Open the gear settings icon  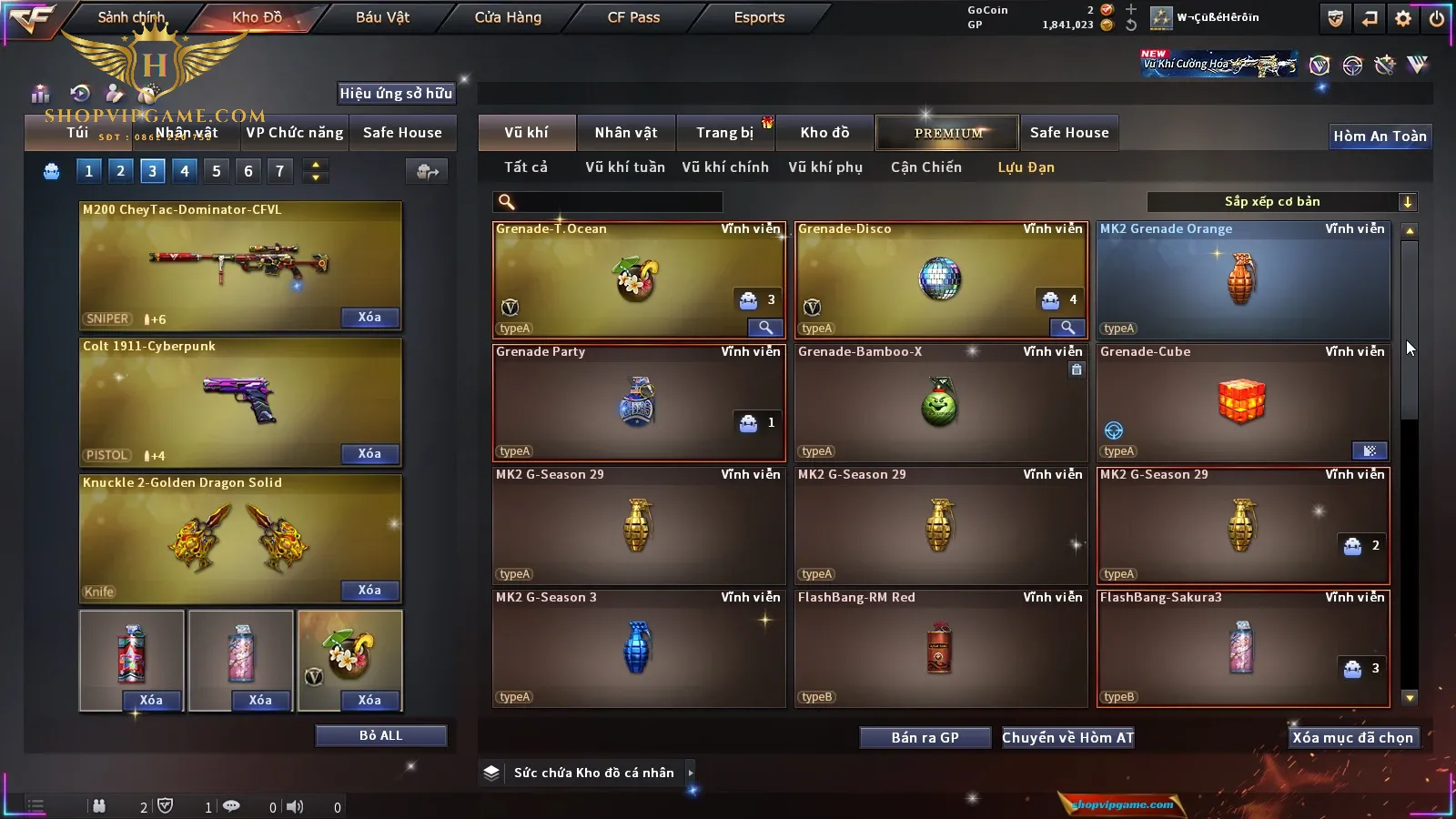(x=1403, y=18)
